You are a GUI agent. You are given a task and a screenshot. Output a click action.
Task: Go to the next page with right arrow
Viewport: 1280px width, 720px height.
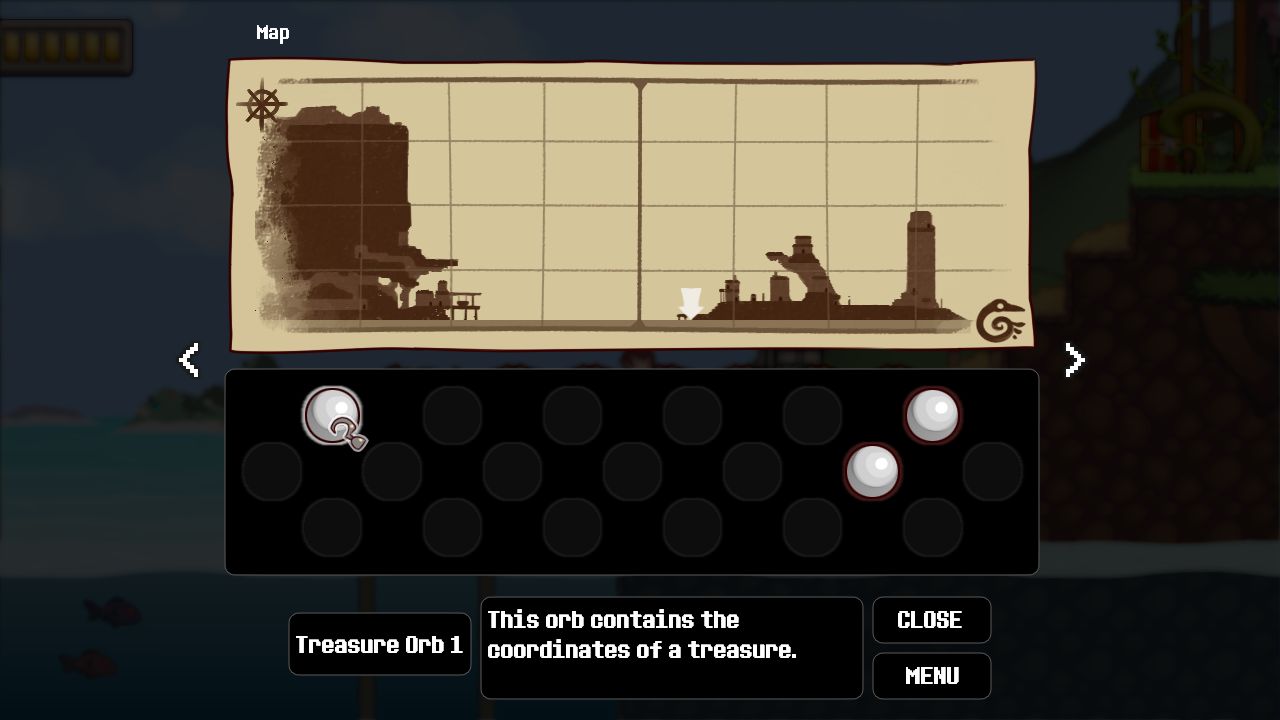1074,360
